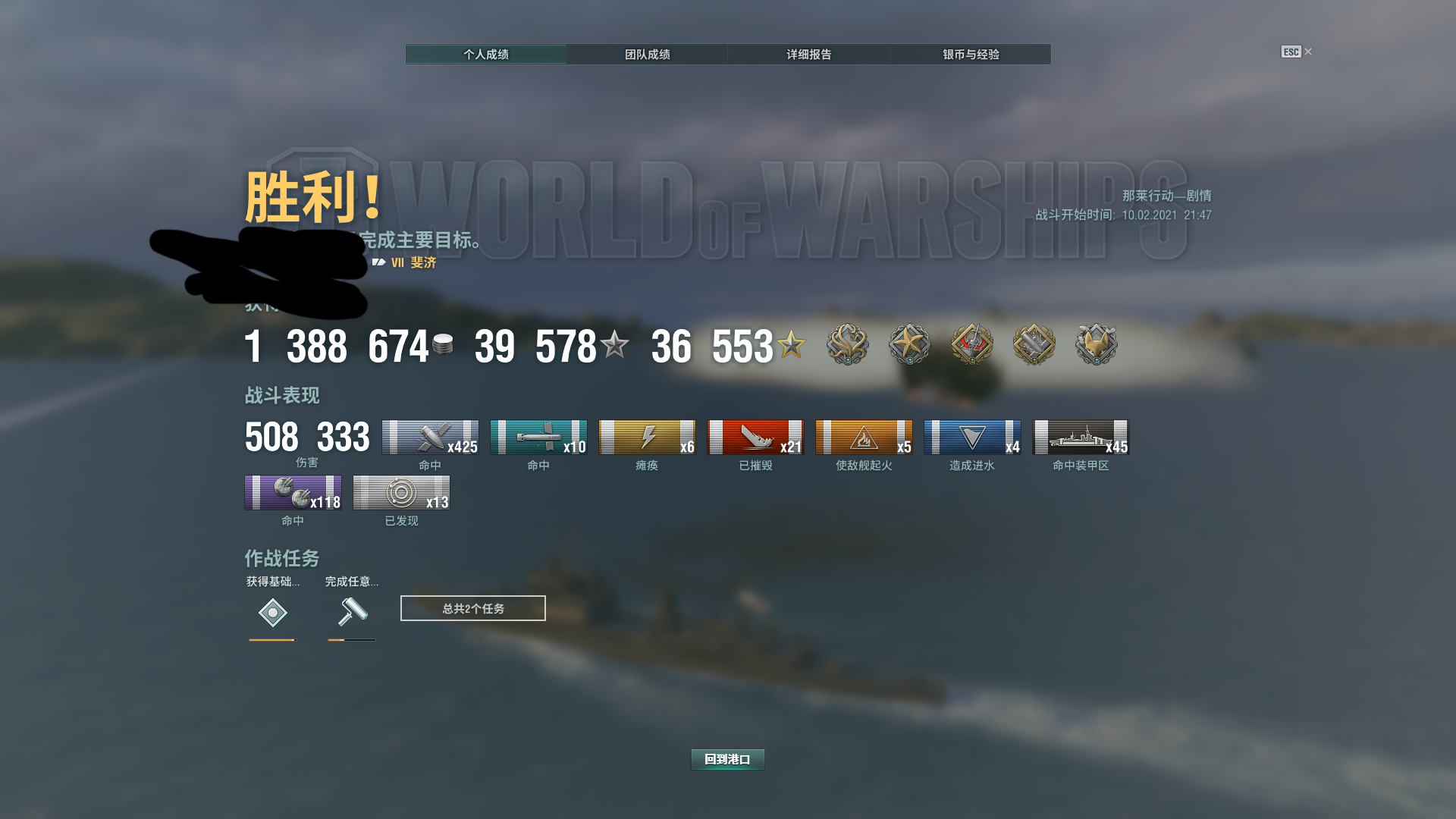Click the 命中装甲区 citadel ribbon
The image size is (1456, 819).
coord(1081,438)
